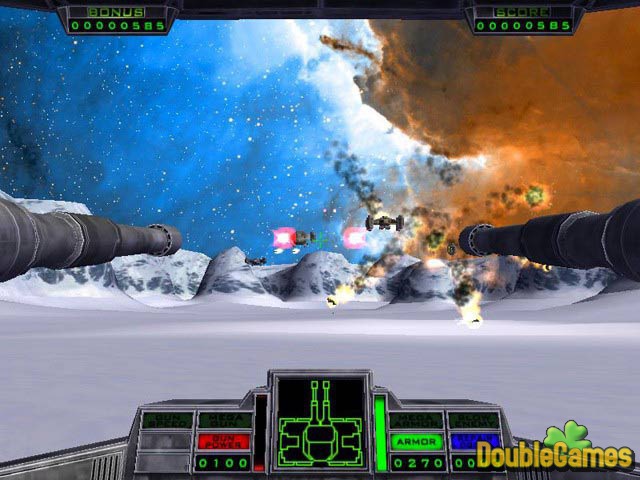Select the green turret schematic display
The height and width of the screenshot is (480, 640).
pos(319,420)
